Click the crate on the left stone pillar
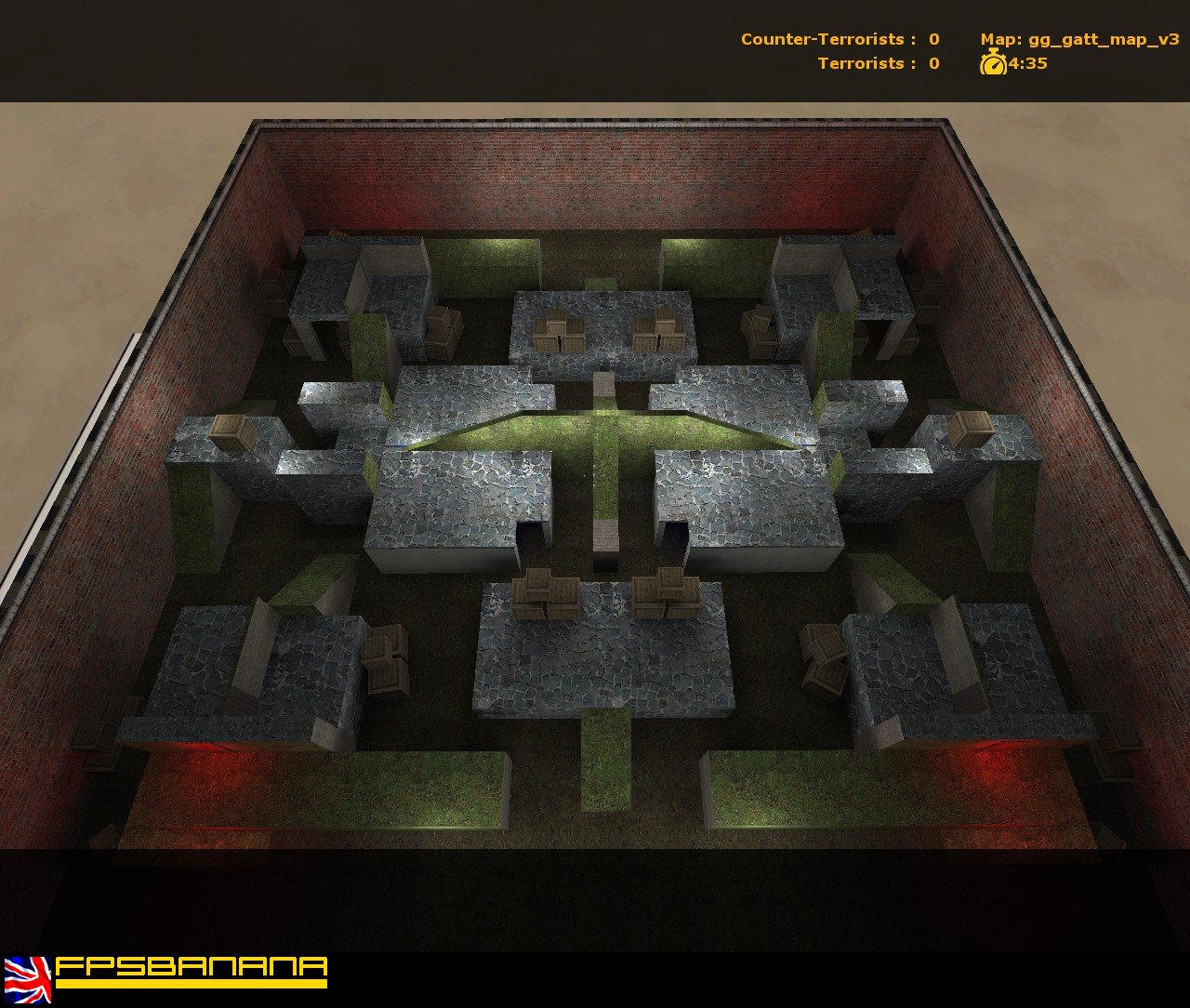Viewport: 1190px width, 1008px height. pos(232,432)
